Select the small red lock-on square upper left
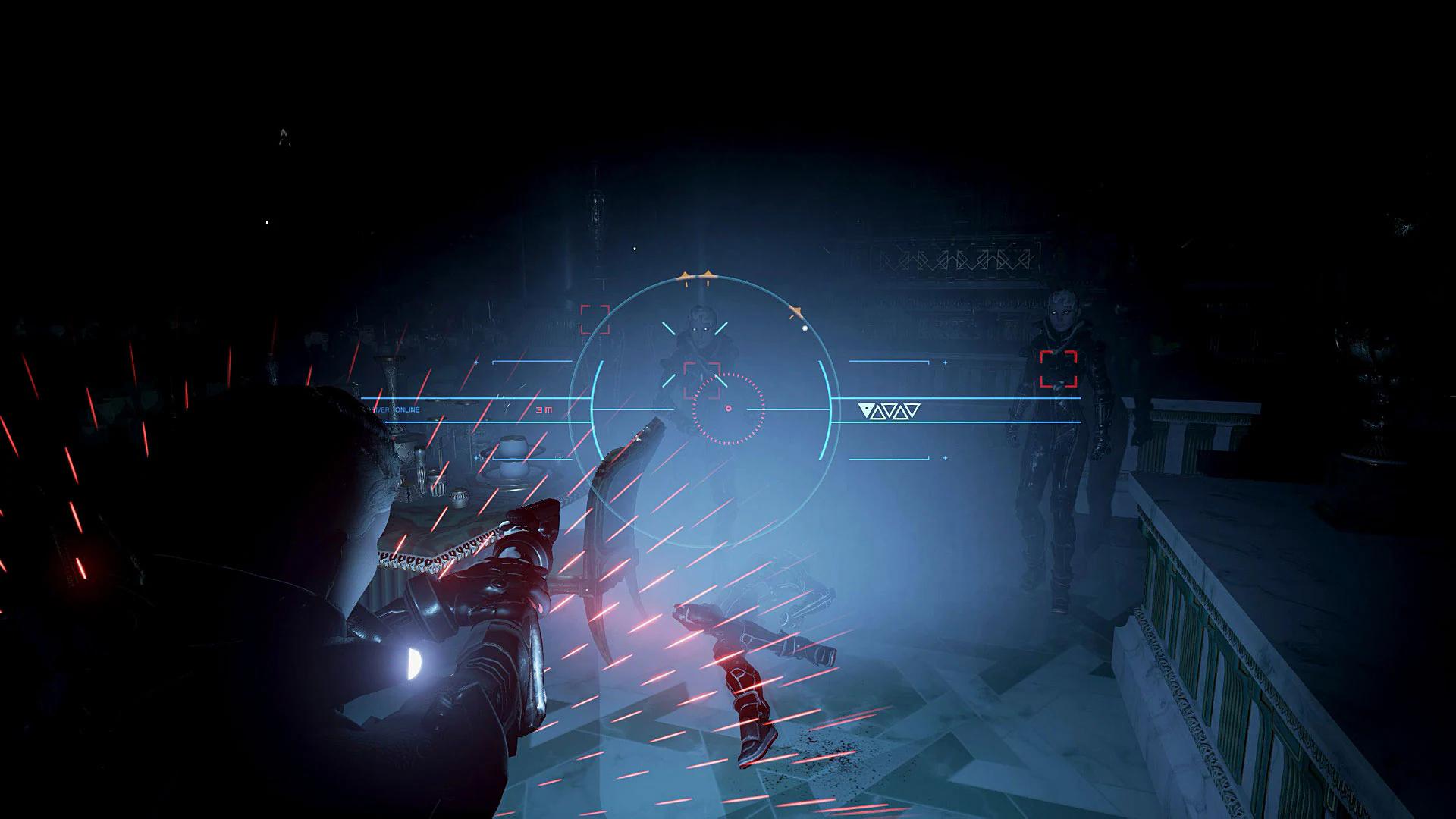 pyautogui.click(x=594, y=318)
